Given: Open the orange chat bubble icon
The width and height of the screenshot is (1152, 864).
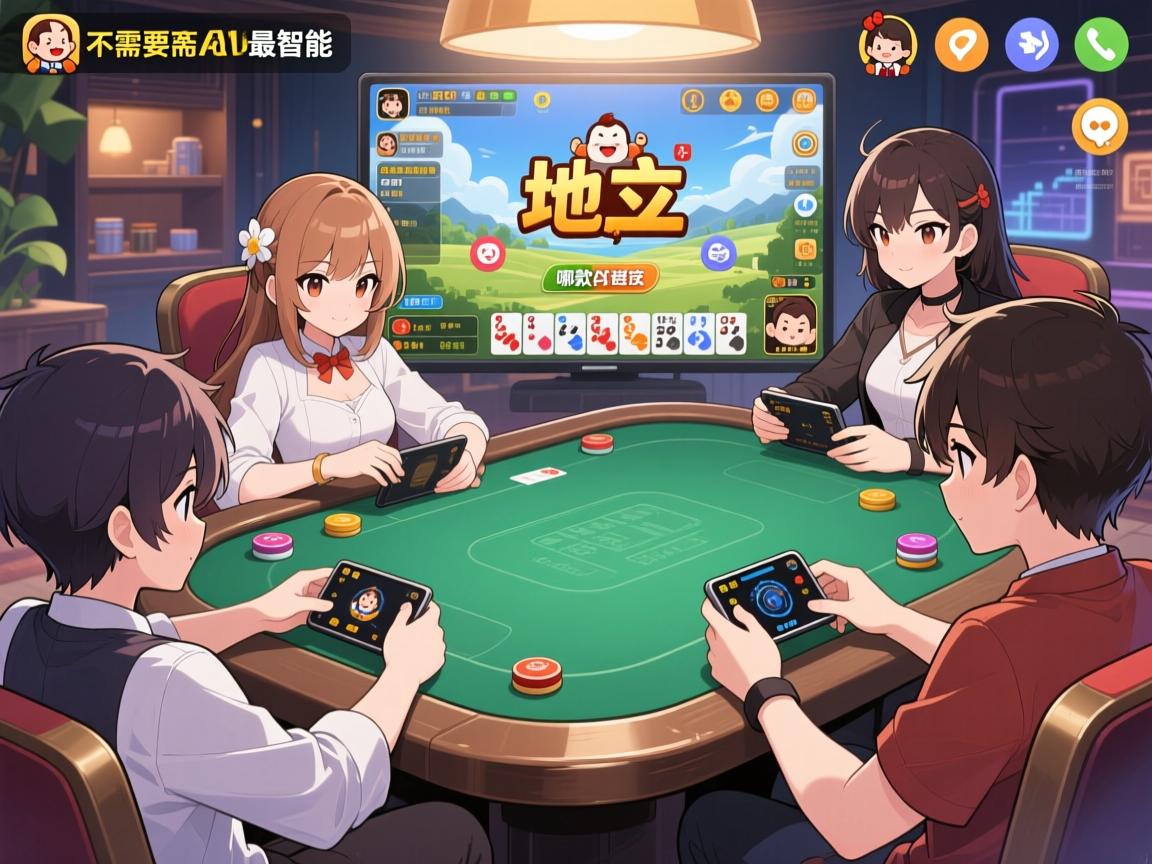Looking at the screenshot, I should (1099, 127).
